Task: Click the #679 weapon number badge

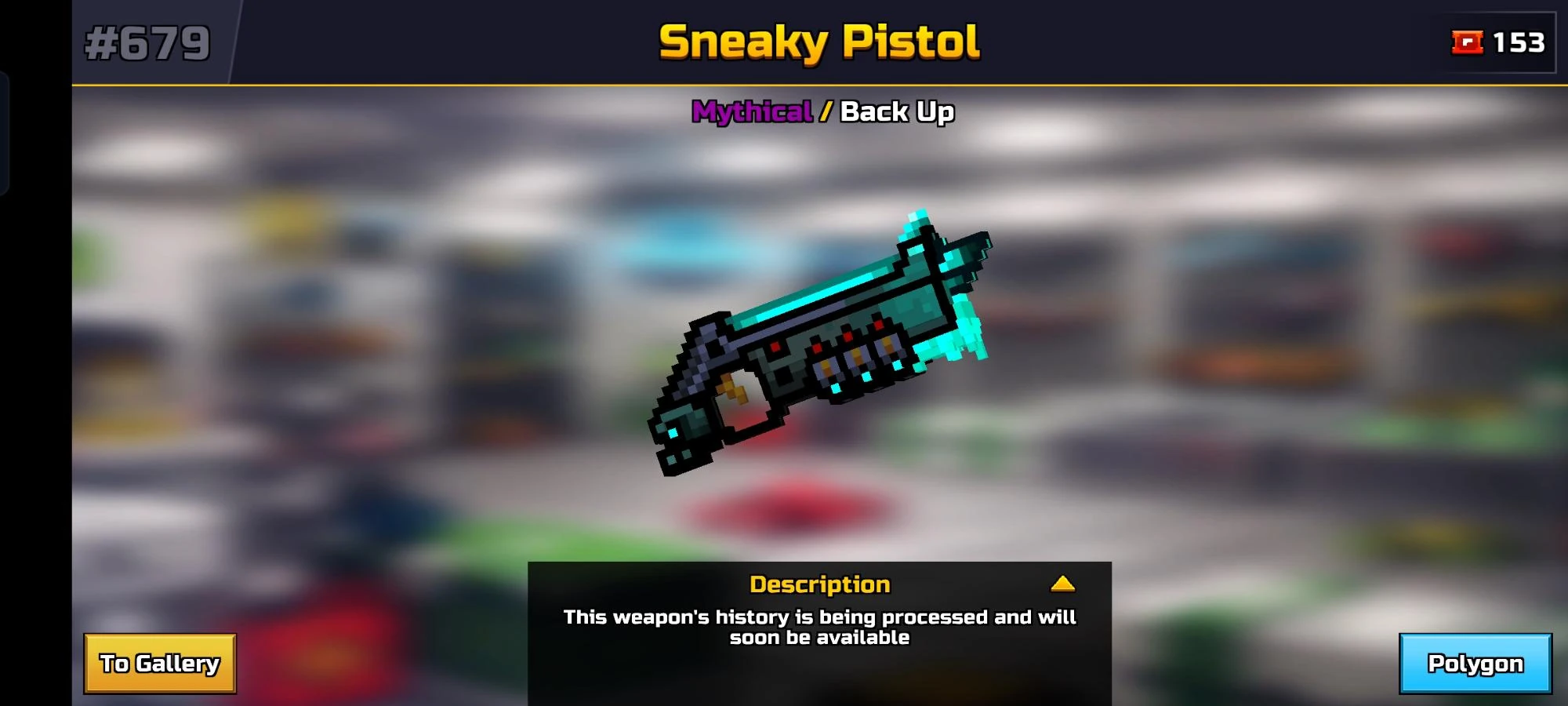Action: tap(145, 43)
